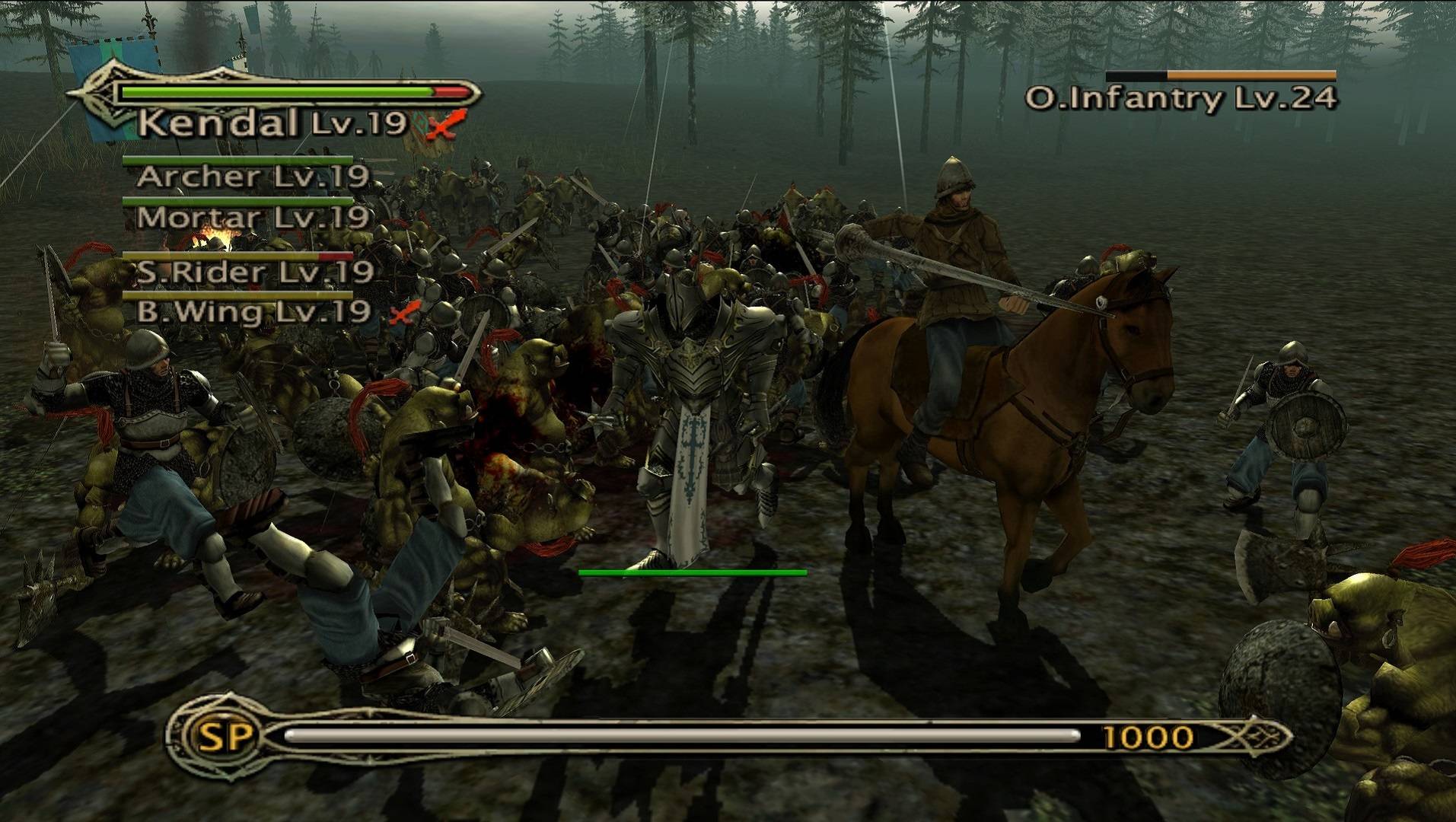Click the red combat icon beside B.Wing
This screenshot has height=822, width=1456.
pos(406,312)
